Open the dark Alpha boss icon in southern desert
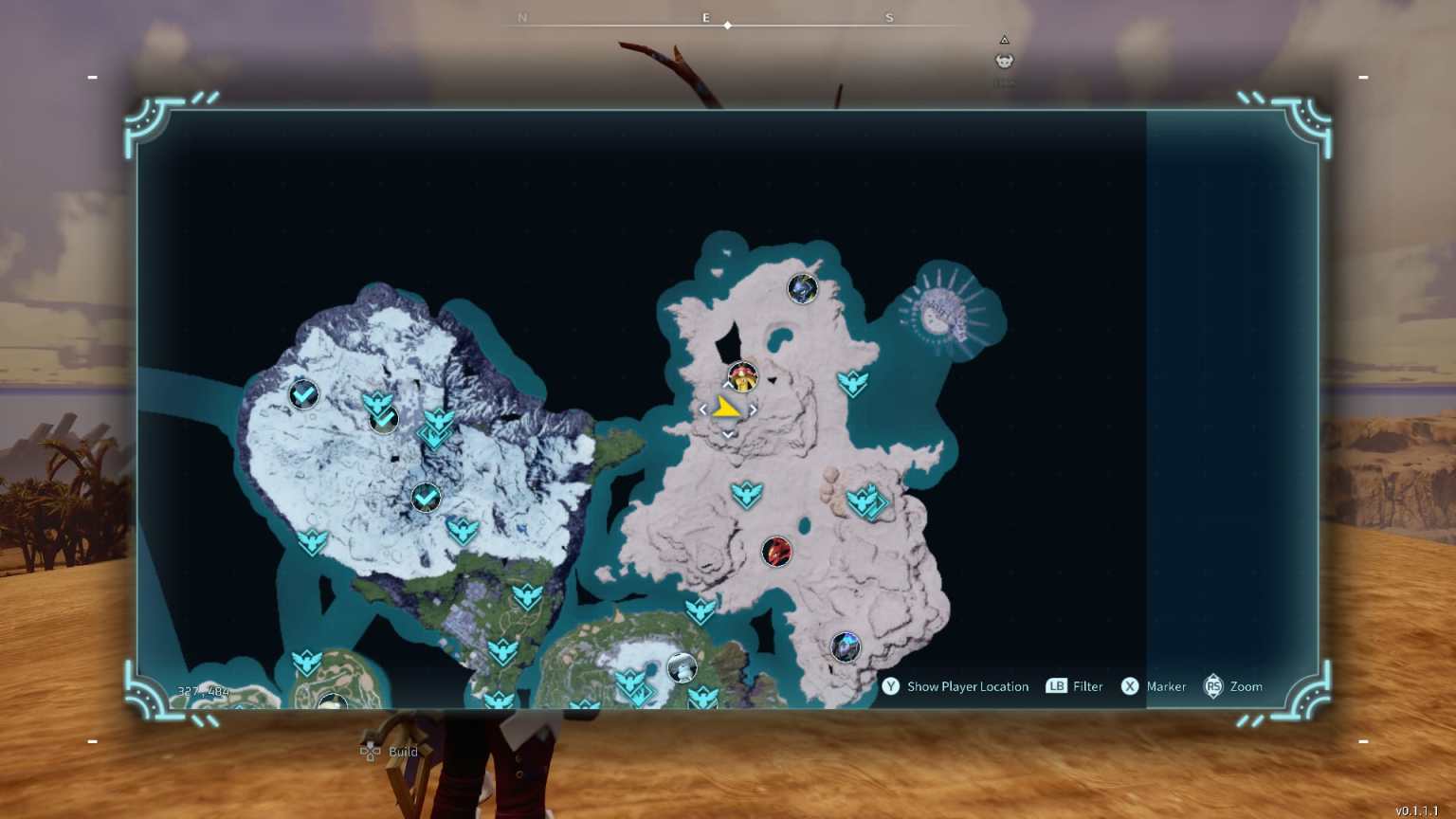The image size is (1456, 819). tap(844, 645)
